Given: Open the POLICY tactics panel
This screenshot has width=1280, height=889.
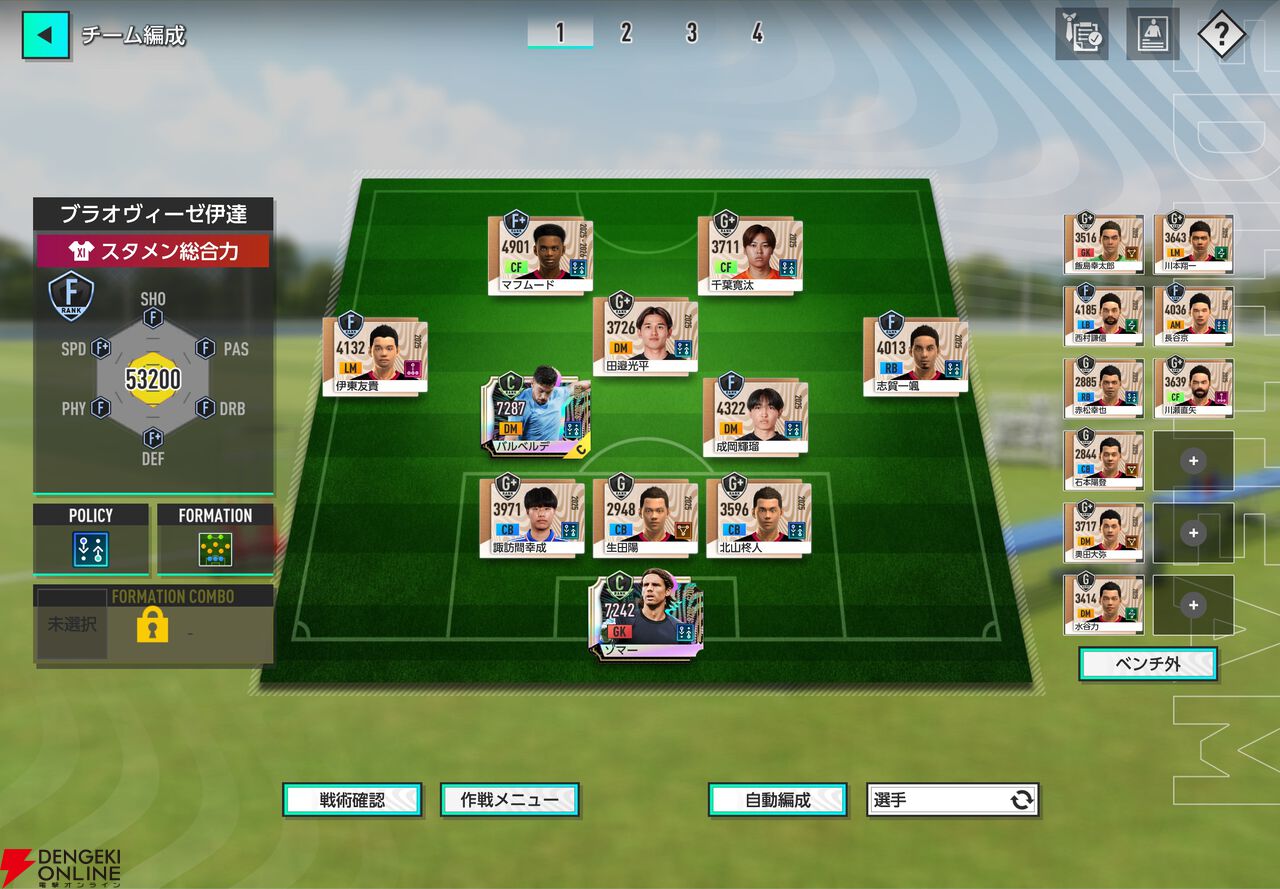Looking at the screenshot, I should [91, 540].
